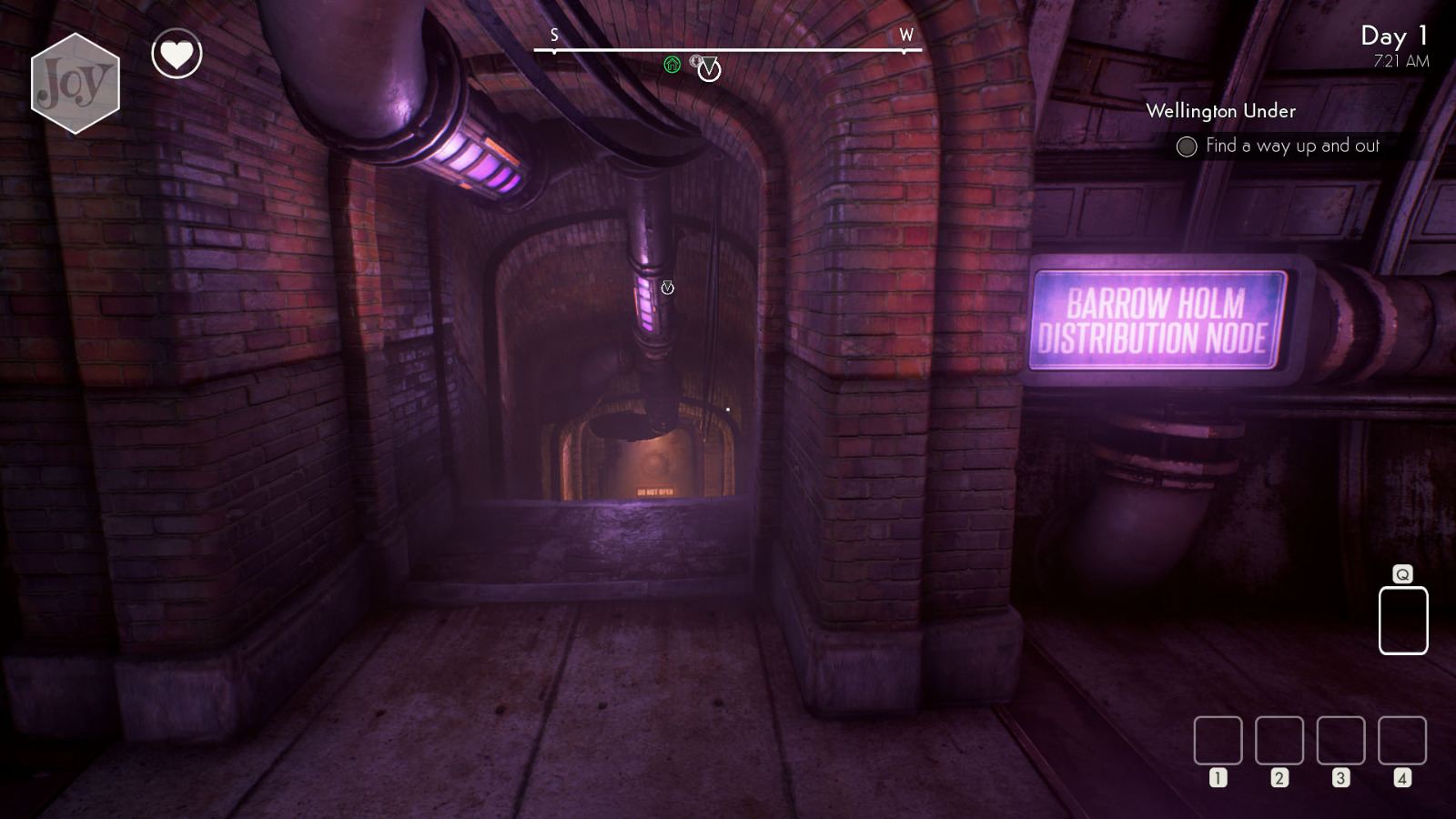Select the V quest marker on the compass
The width and height of the screenshot is (1456, 819).
pos(709,70)
